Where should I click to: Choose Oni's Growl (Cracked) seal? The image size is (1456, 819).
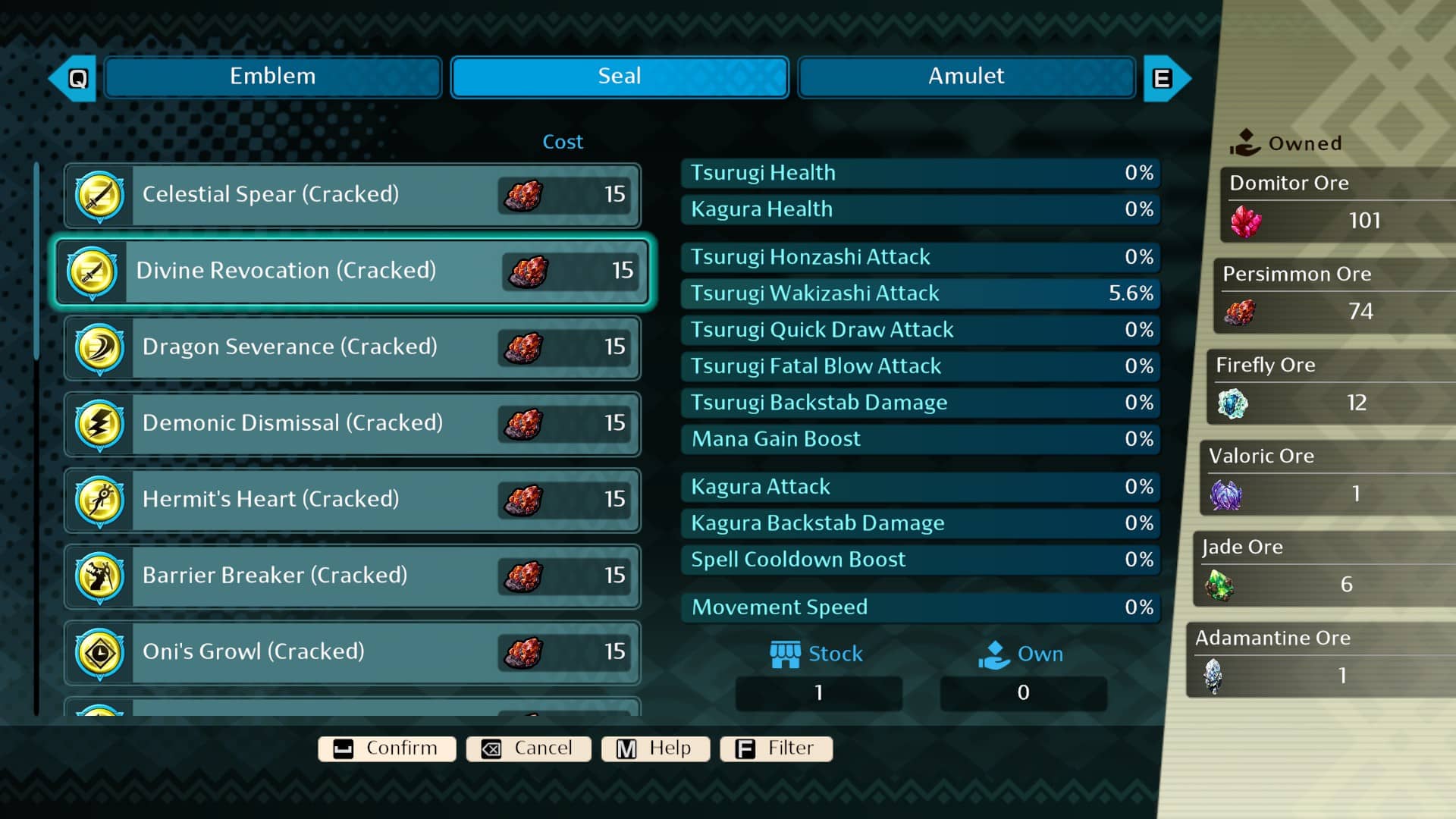[x=353, y=652]
